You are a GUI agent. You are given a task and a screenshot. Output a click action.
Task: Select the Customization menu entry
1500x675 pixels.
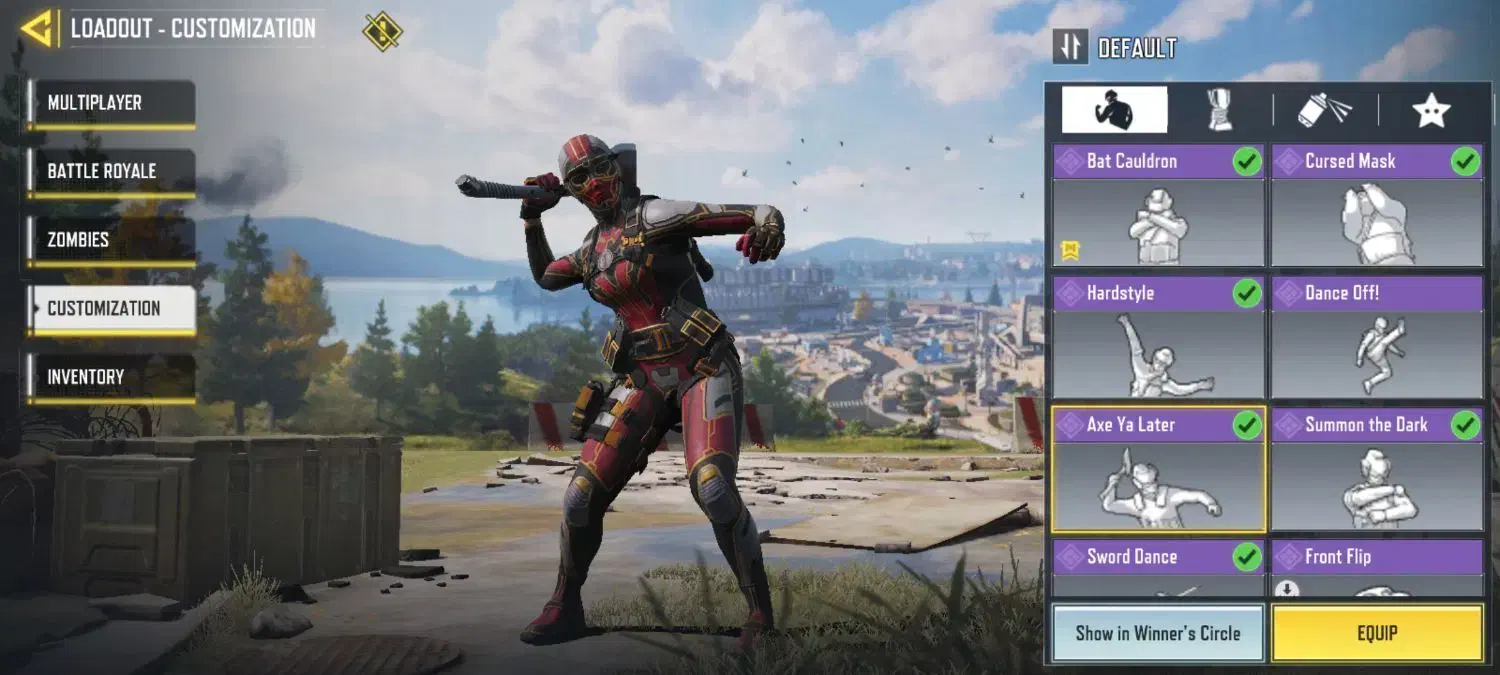110,308
